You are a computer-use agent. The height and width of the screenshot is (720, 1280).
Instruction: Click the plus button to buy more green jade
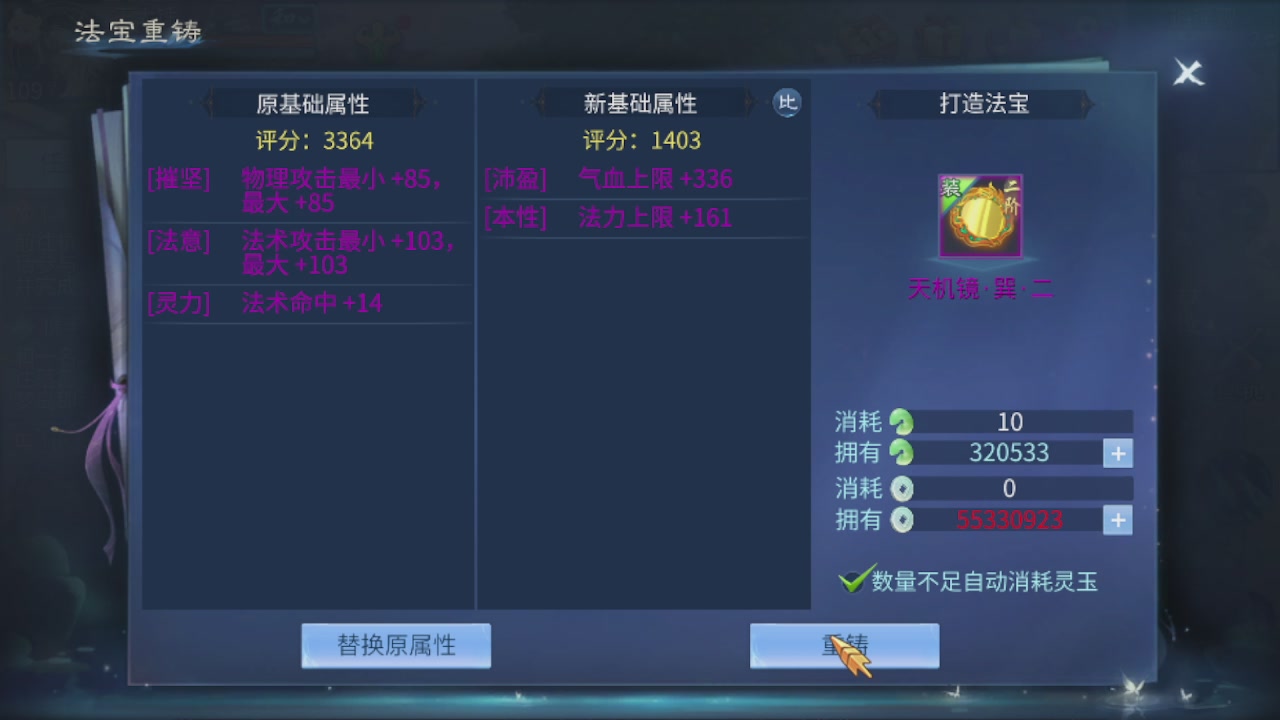coord(1117,453)
